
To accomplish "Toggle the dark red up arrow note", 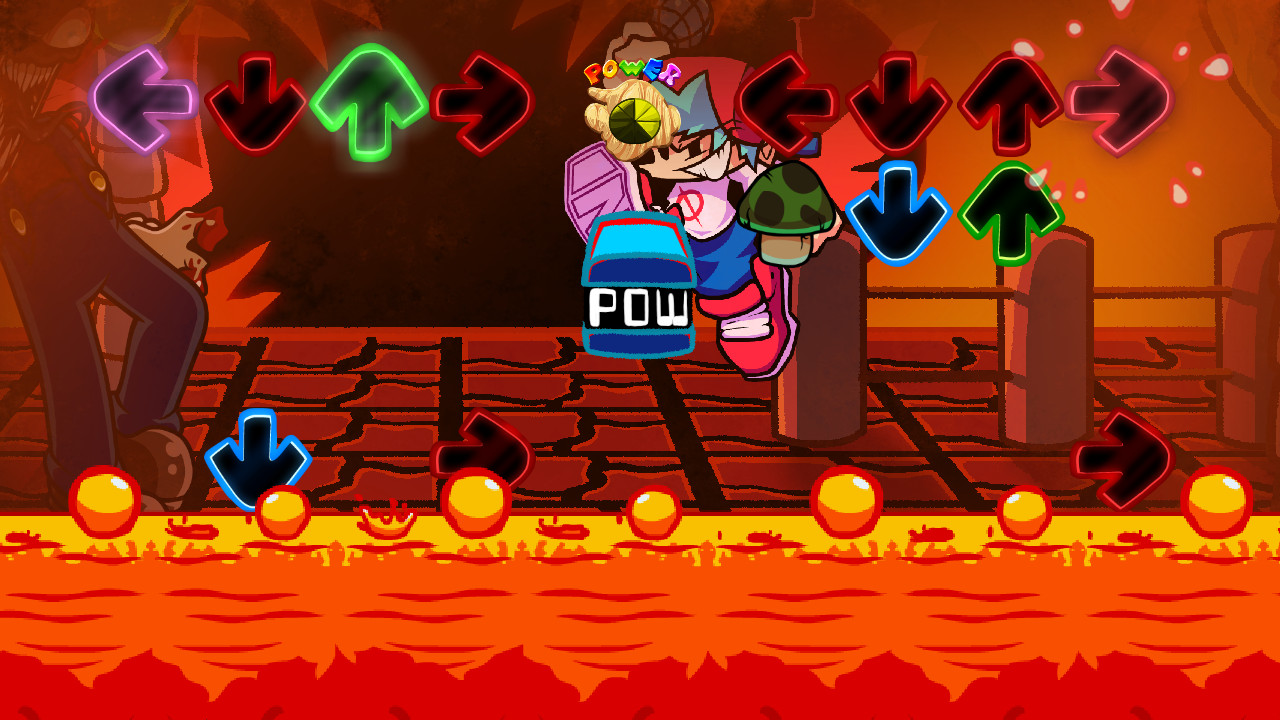I will pyautogui.click(x=1010, y=105).
